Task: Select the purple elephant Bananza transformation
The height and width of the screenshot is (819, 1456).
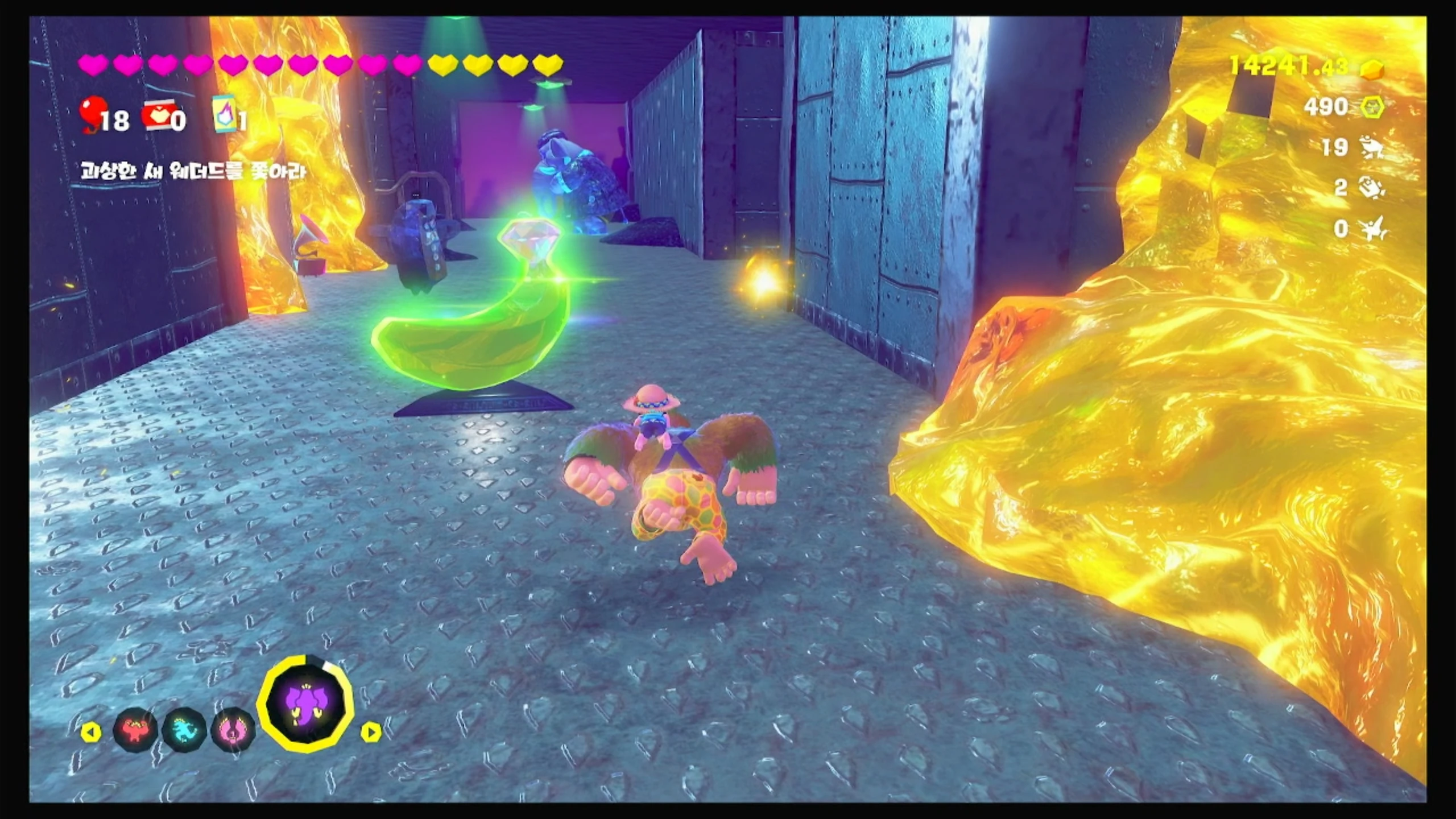Action: click(x=305, y=704)
